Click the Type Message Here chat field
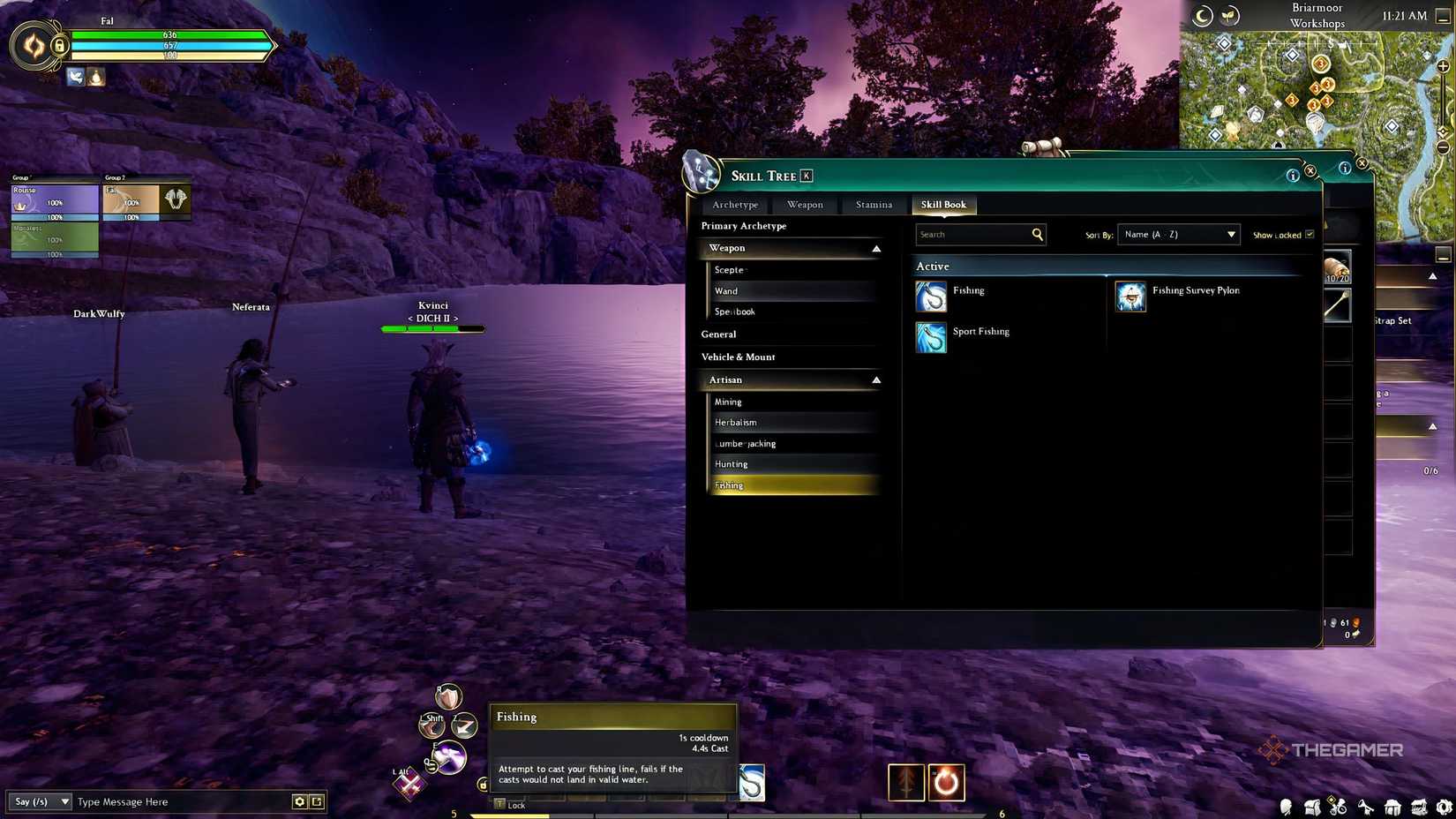The height and width of the screenshot is (819, 1456). pos(176,801)
